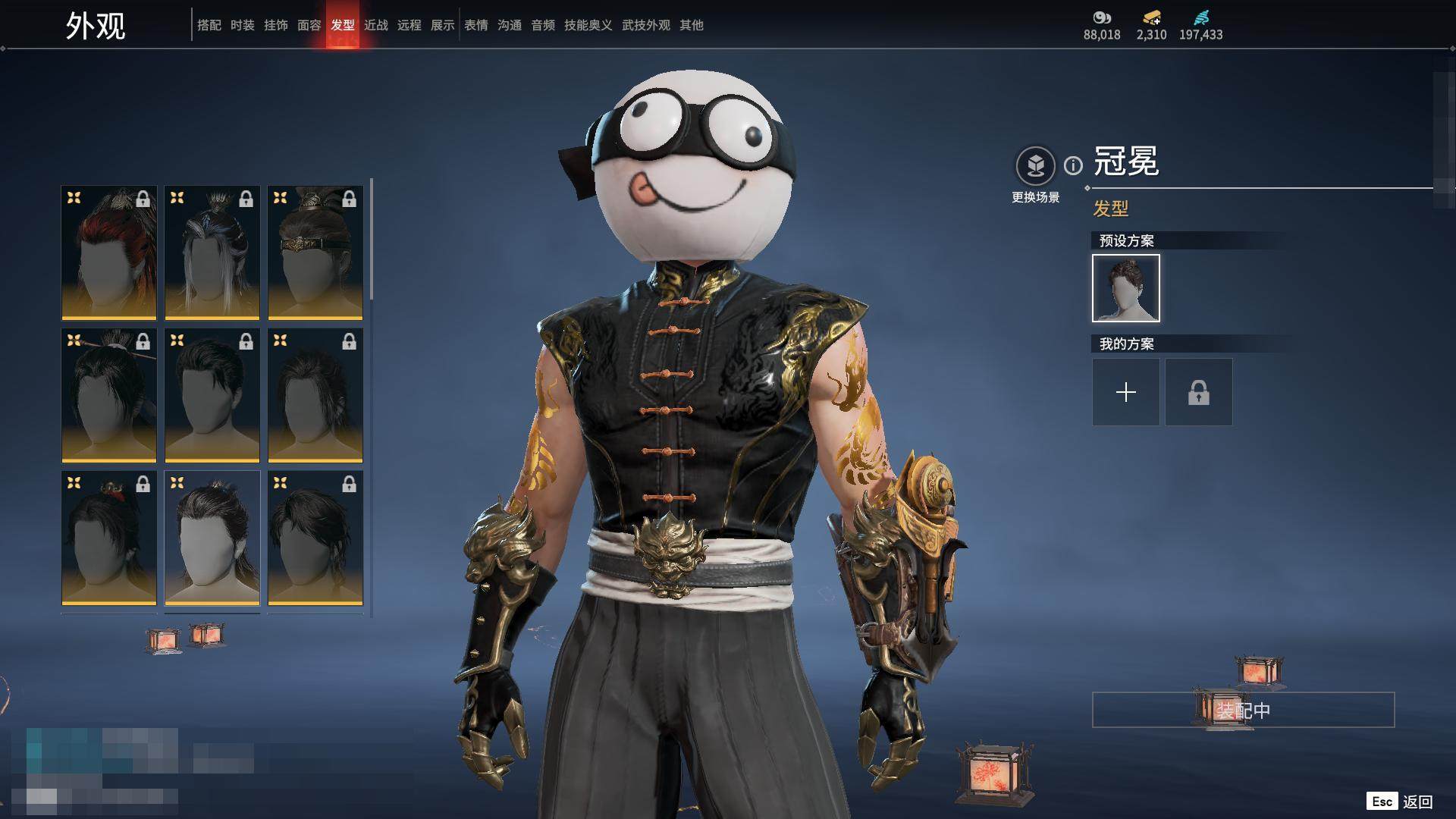1456x819 pixels.
Task: Choose the long silver-white hairstyle
Action: coord(212,253)
